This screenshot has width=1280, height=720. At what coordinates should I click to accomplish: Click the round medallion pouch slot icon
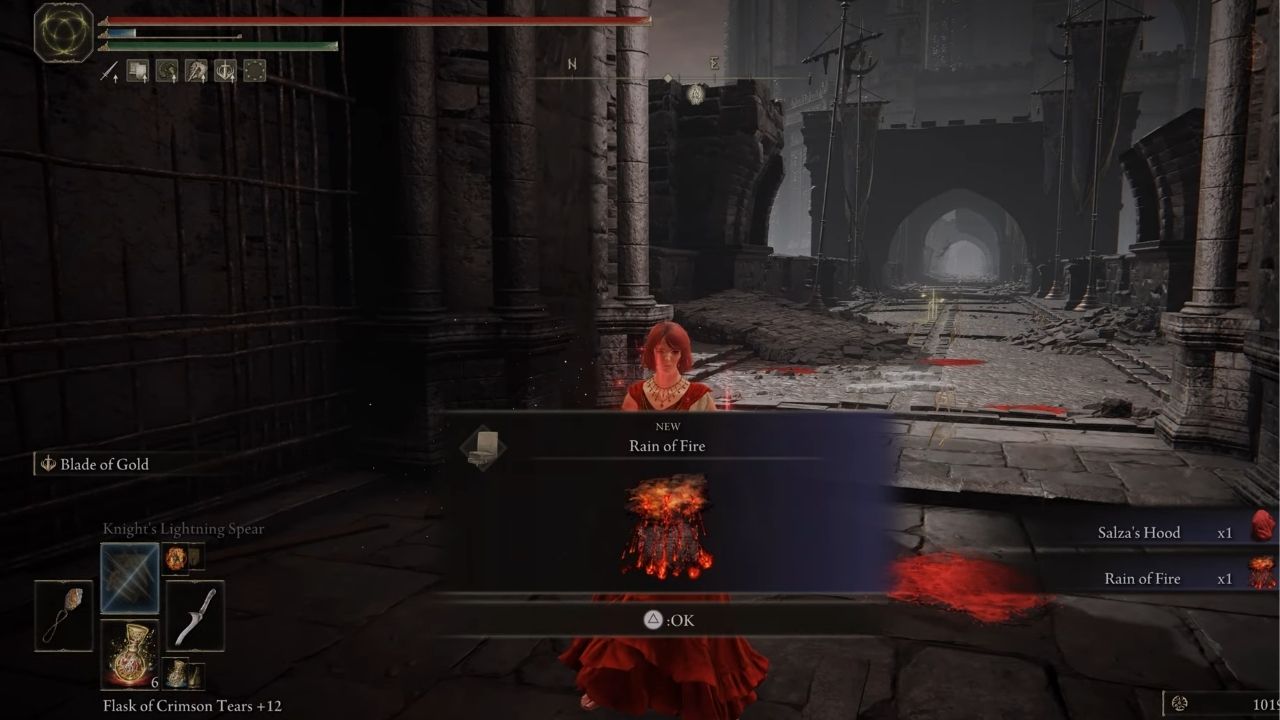(x=166, y=71)
